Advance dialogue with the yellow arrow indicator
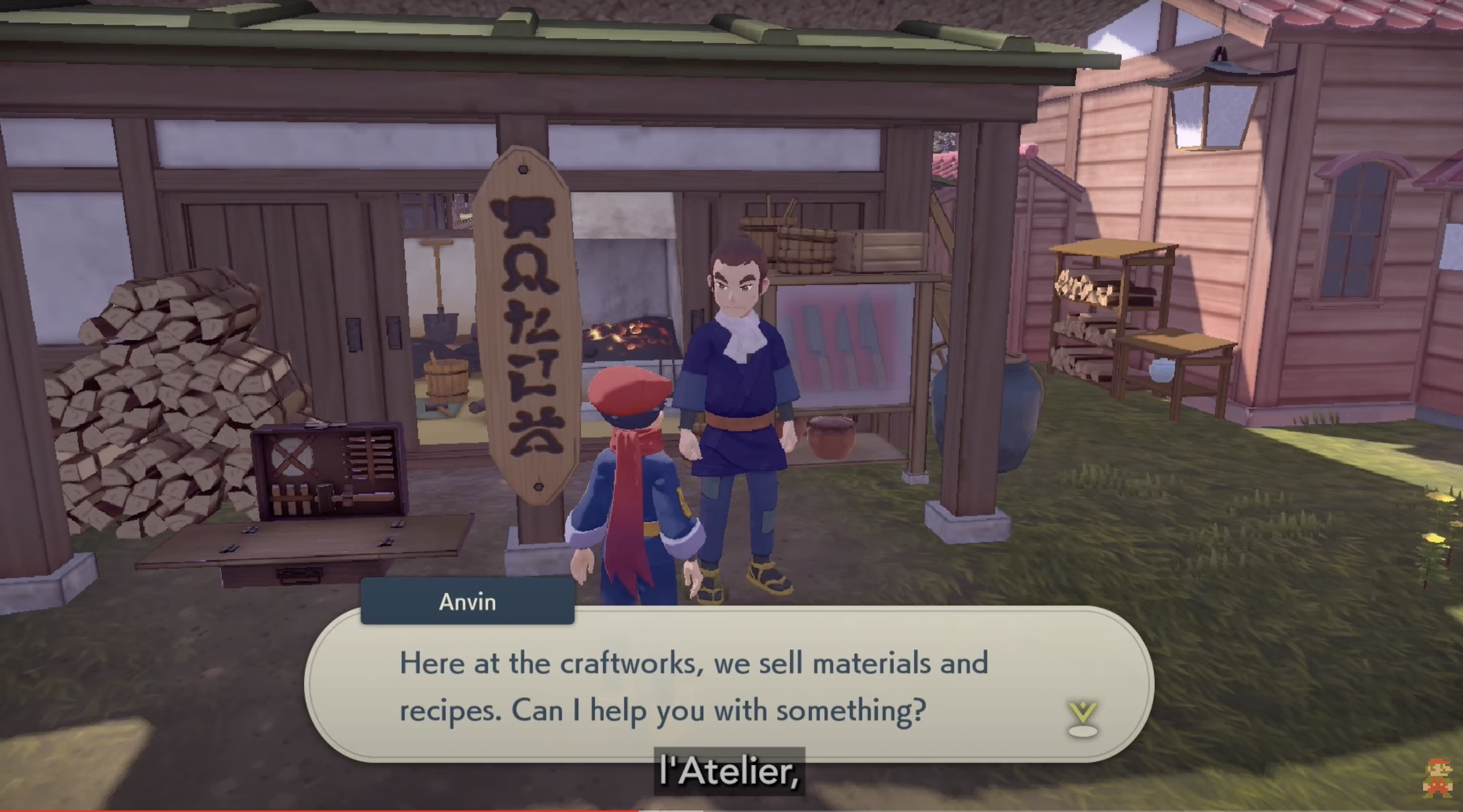The width and height of the screenshot is (1463, 812). click(1083, 717)
